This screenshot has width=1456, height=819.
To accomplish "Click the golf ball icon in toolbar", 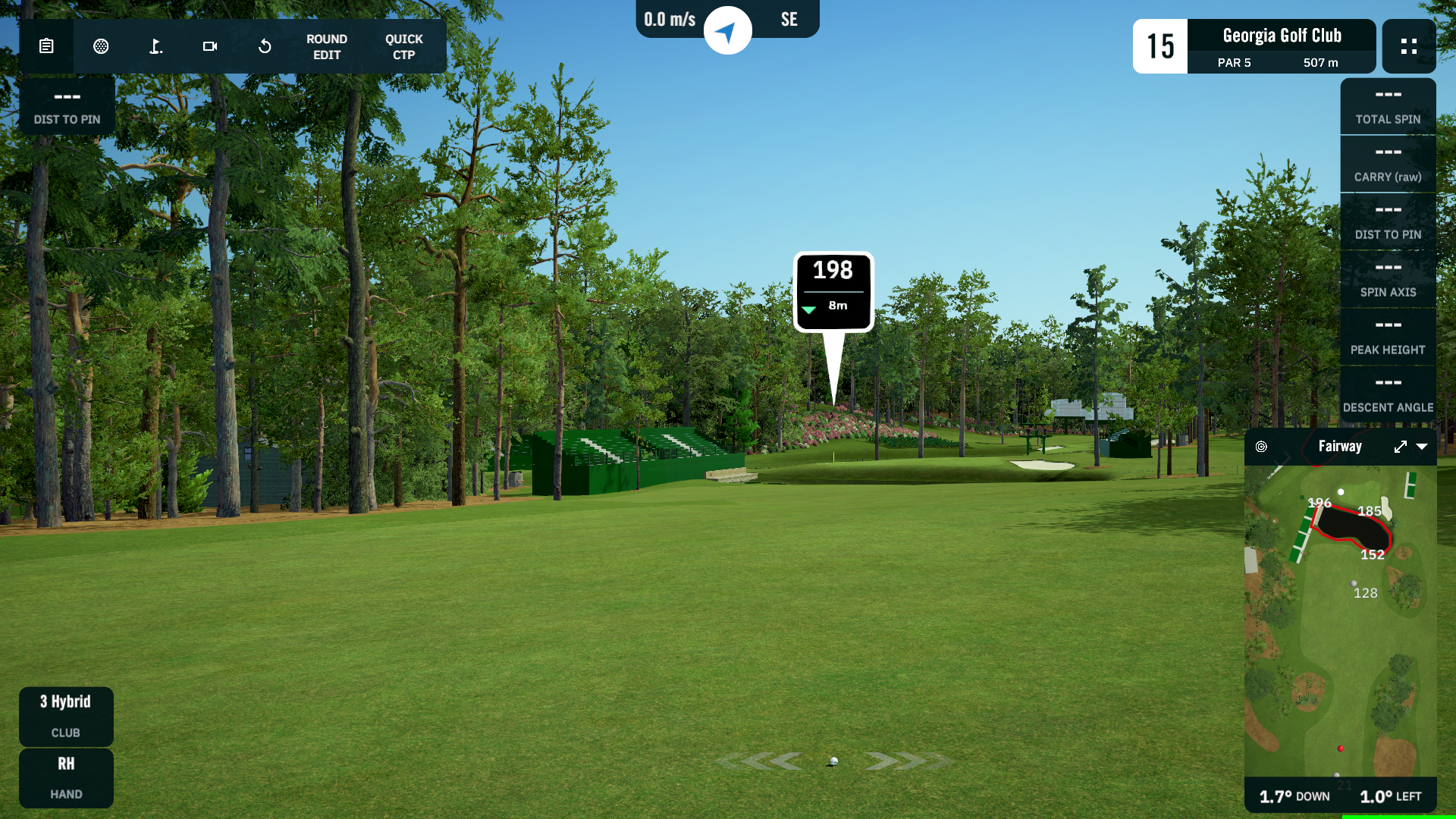I will coord(101,46).
